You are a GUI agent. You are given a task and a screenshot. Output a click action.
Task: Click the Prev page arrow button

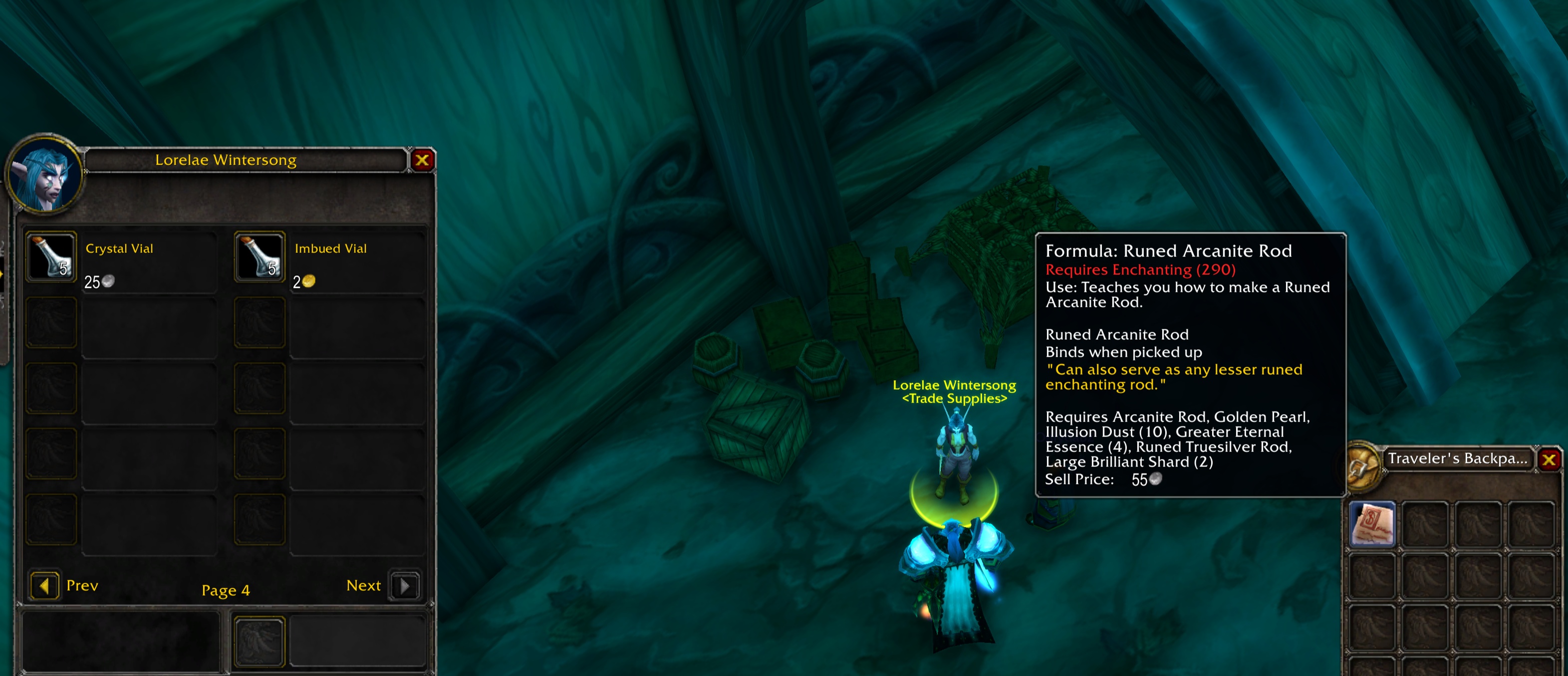pos(44,585)
